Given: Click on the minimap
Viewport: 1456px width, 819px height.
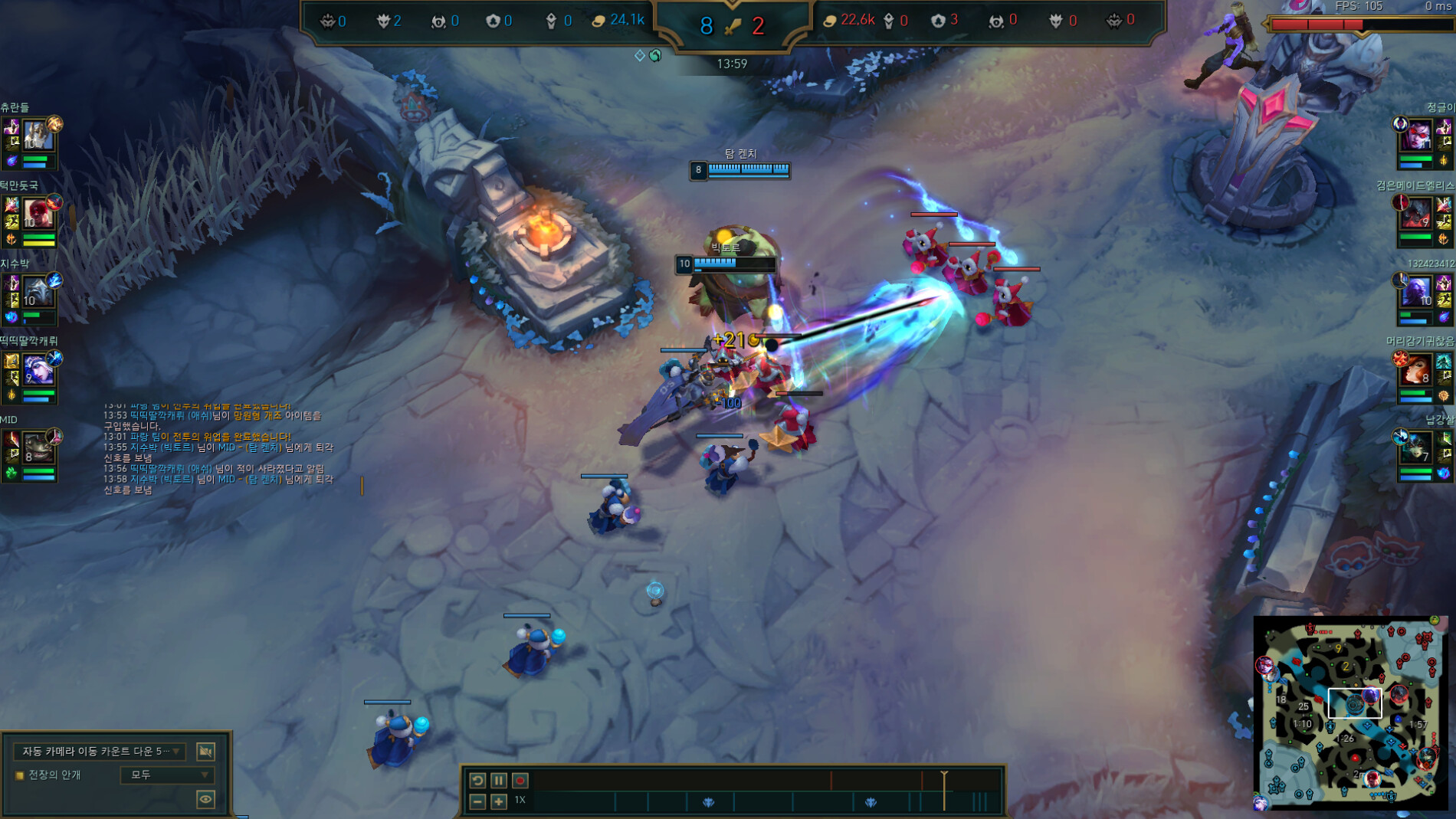Looking at the screenshot, I should 1350,713.
